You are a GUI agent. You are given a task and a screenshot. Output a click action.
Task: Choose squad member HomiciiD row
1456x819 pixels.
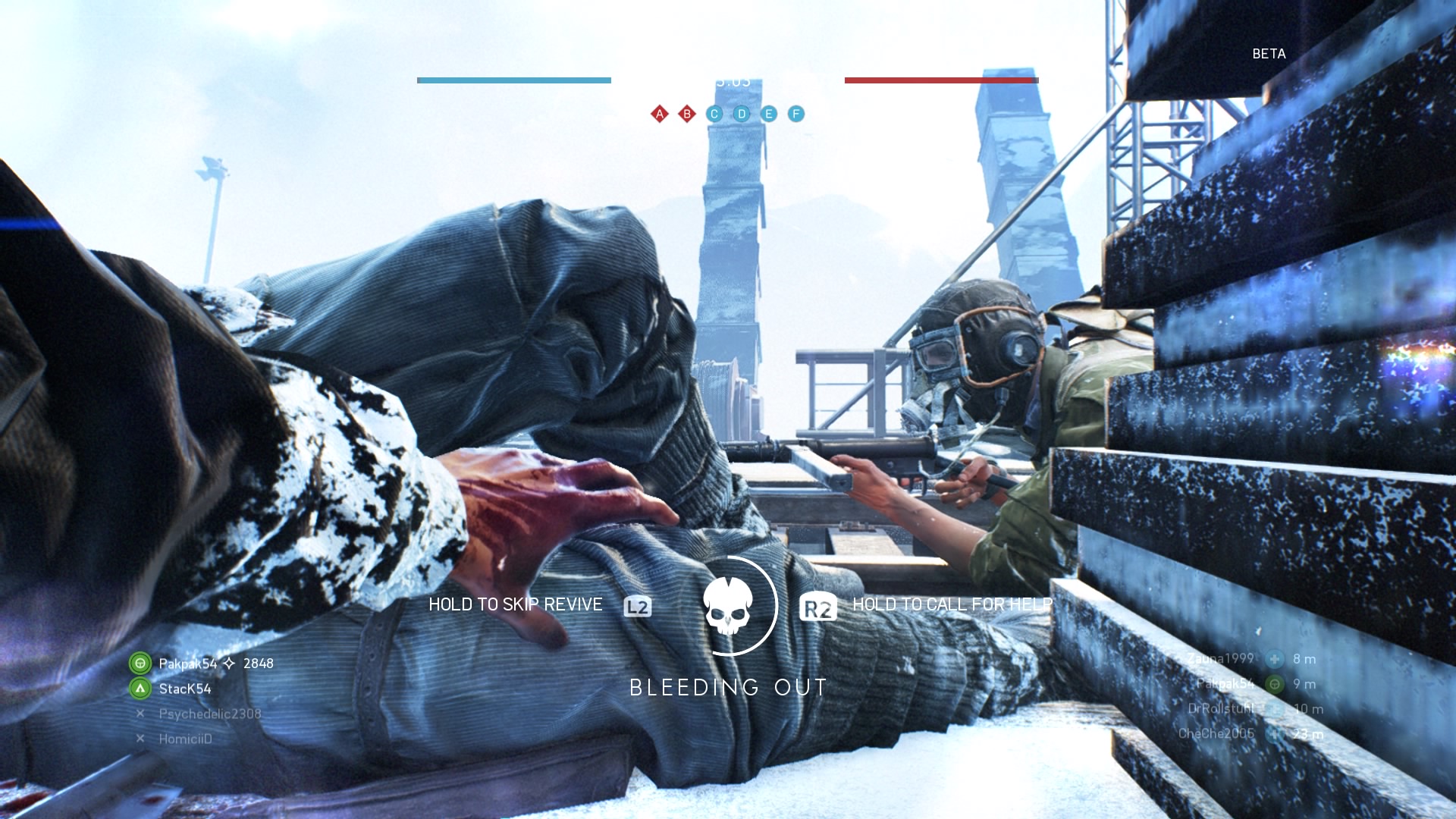(185, 739)
